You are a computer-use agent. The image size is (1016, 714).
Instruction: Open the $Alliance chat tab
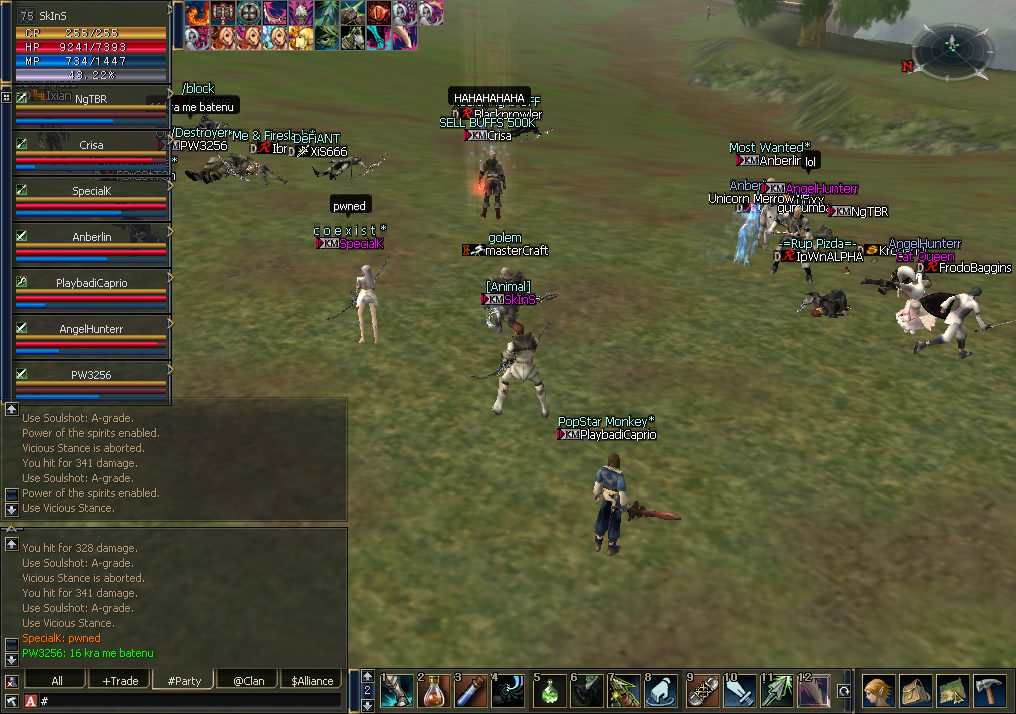point(312,681)
